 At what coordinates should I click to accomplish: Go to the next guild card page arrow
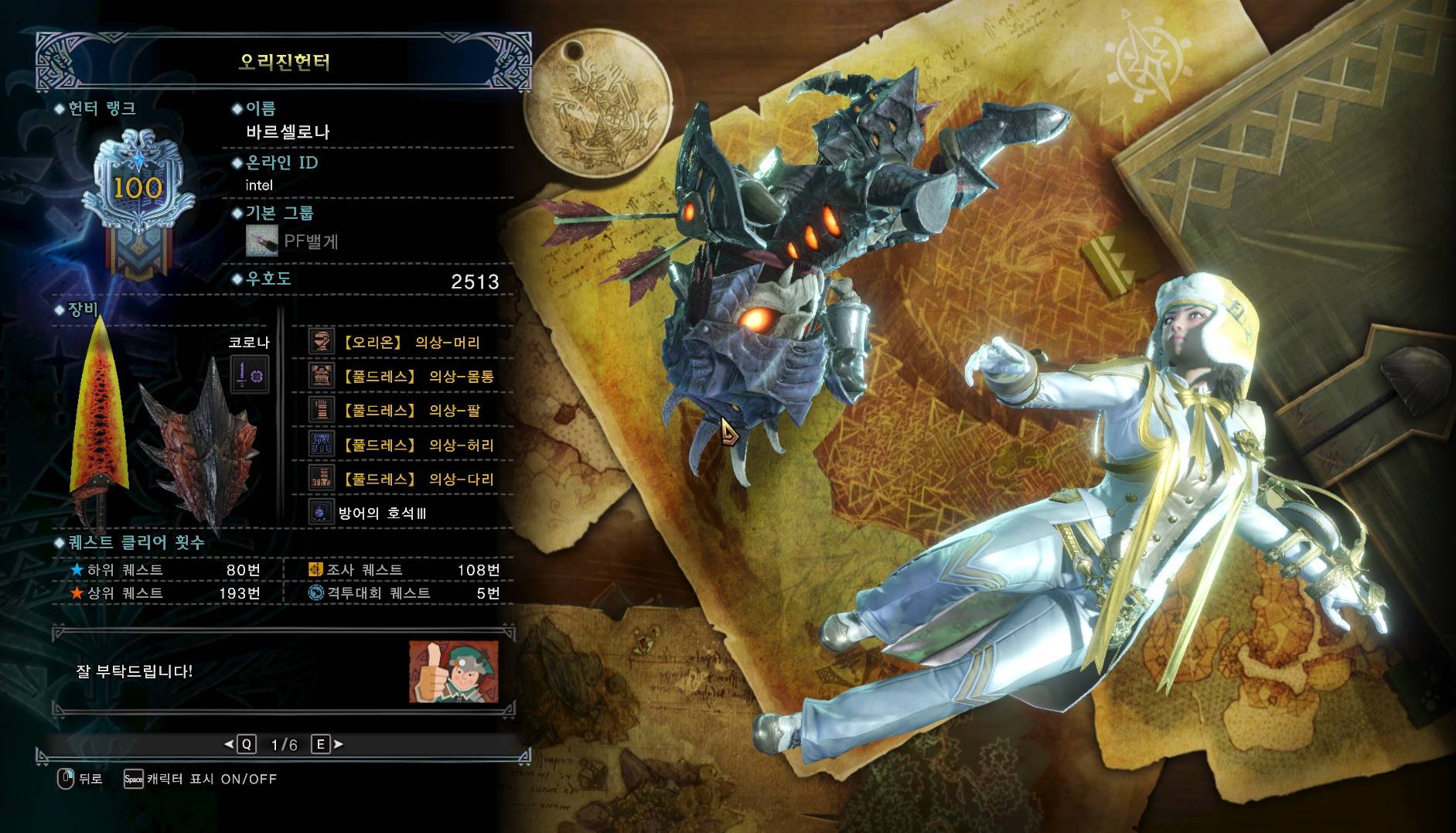(338, 744)
